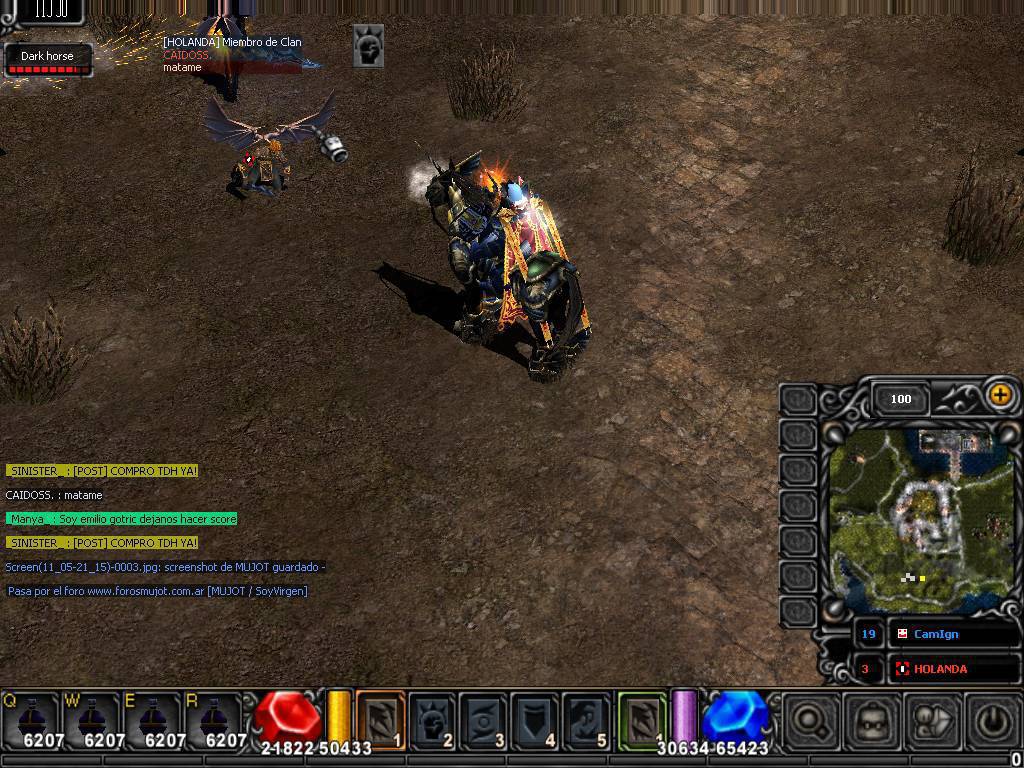Select the HOLANDA guild row
This screenshot has height=768, width=1024.
(952, 668)
